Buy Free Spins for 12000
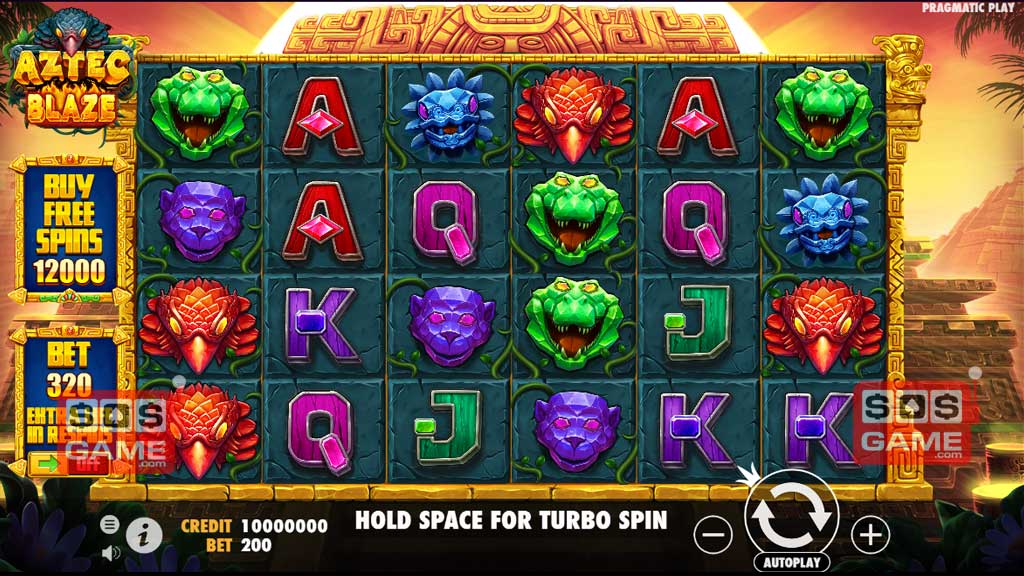This screenshot has width=1024, height=576. pyautogui.click(x=69, y=228)
